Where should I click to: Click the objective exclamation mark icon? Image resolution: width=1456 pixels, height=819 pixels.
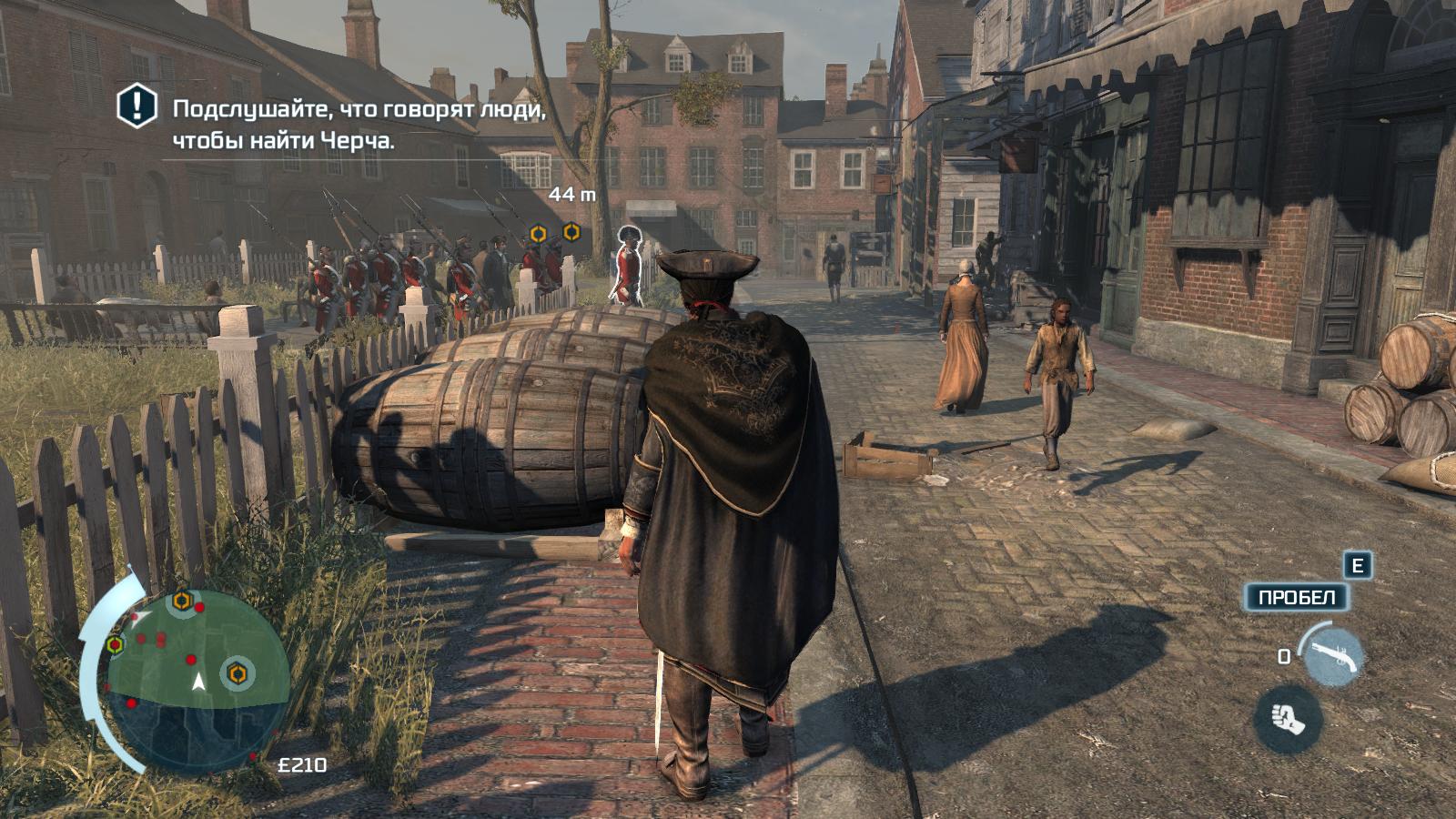[x=137, y=106]
